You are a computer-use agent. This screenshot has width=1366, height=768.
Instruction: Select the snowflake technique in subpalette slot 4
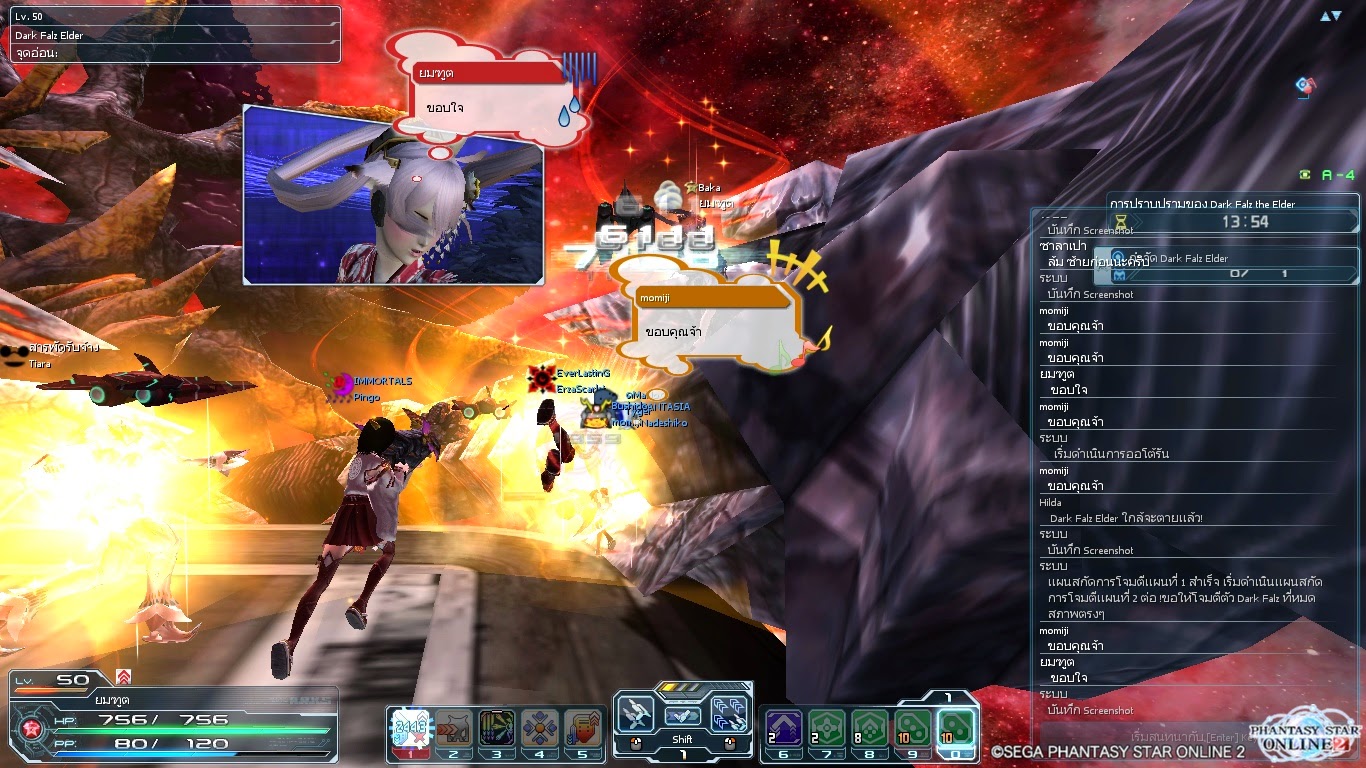(538, 725)
